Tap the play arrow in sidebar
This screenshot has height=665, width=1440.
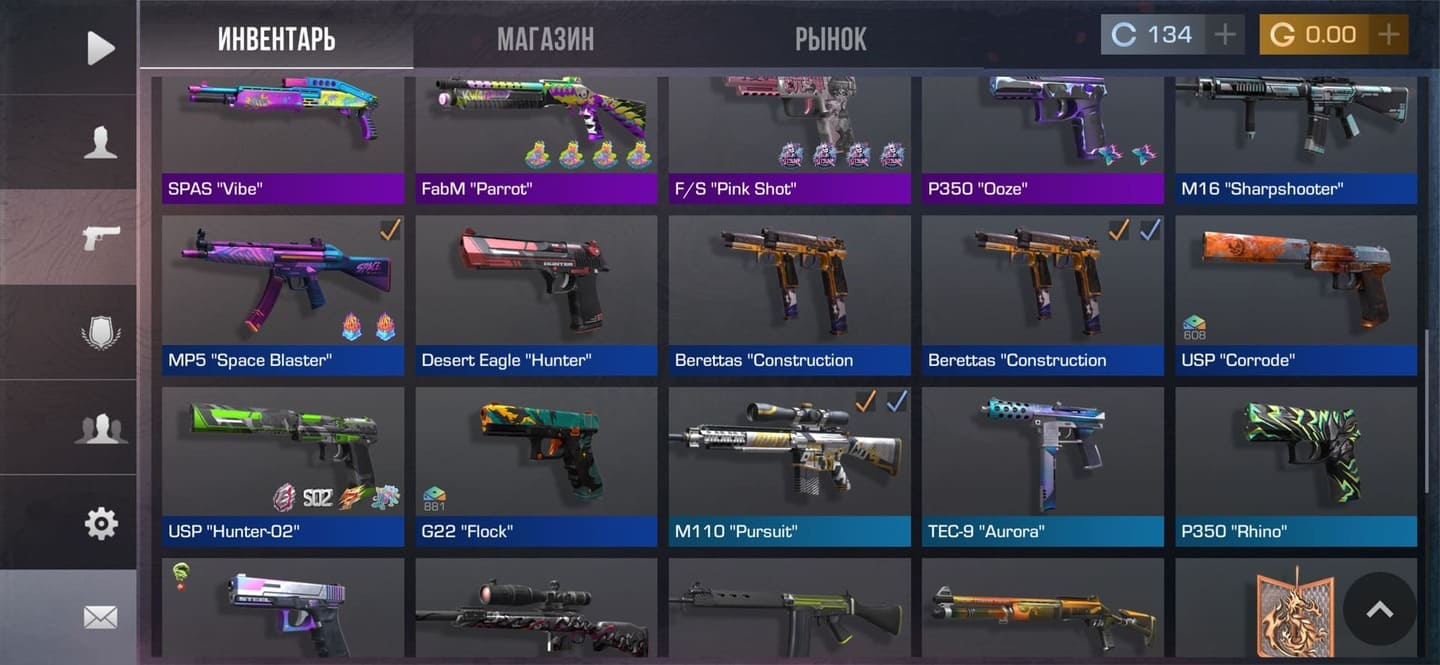(100, 47)
